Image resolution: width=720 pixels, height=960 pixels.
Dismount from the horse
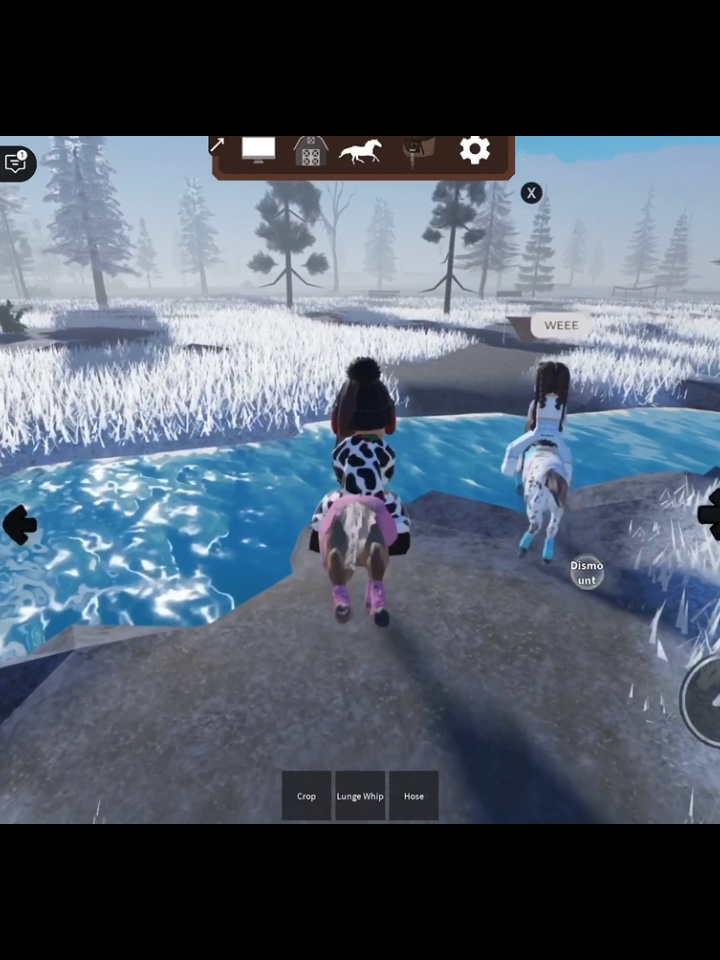(x=587, y=573)
